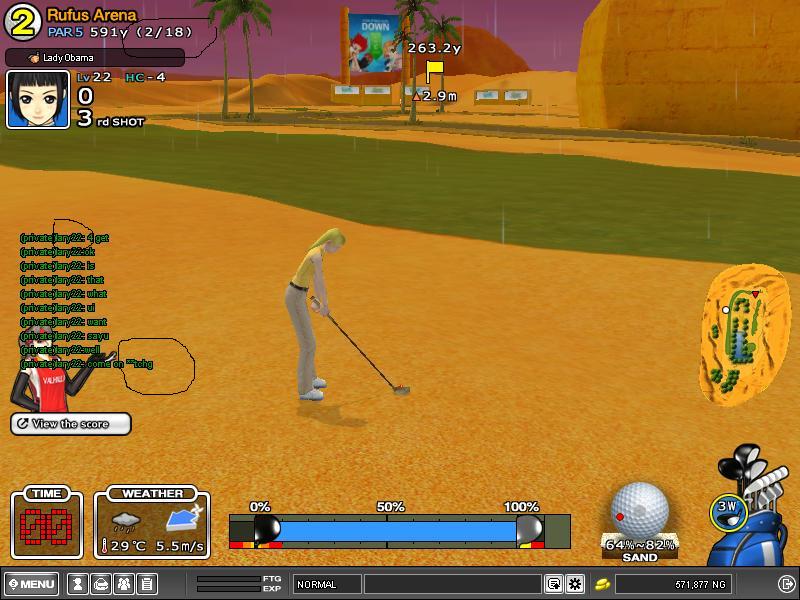This screenshot has height=600, width=800.
Task: Set spin on the golf ball icon
Action: pos(639,510)
